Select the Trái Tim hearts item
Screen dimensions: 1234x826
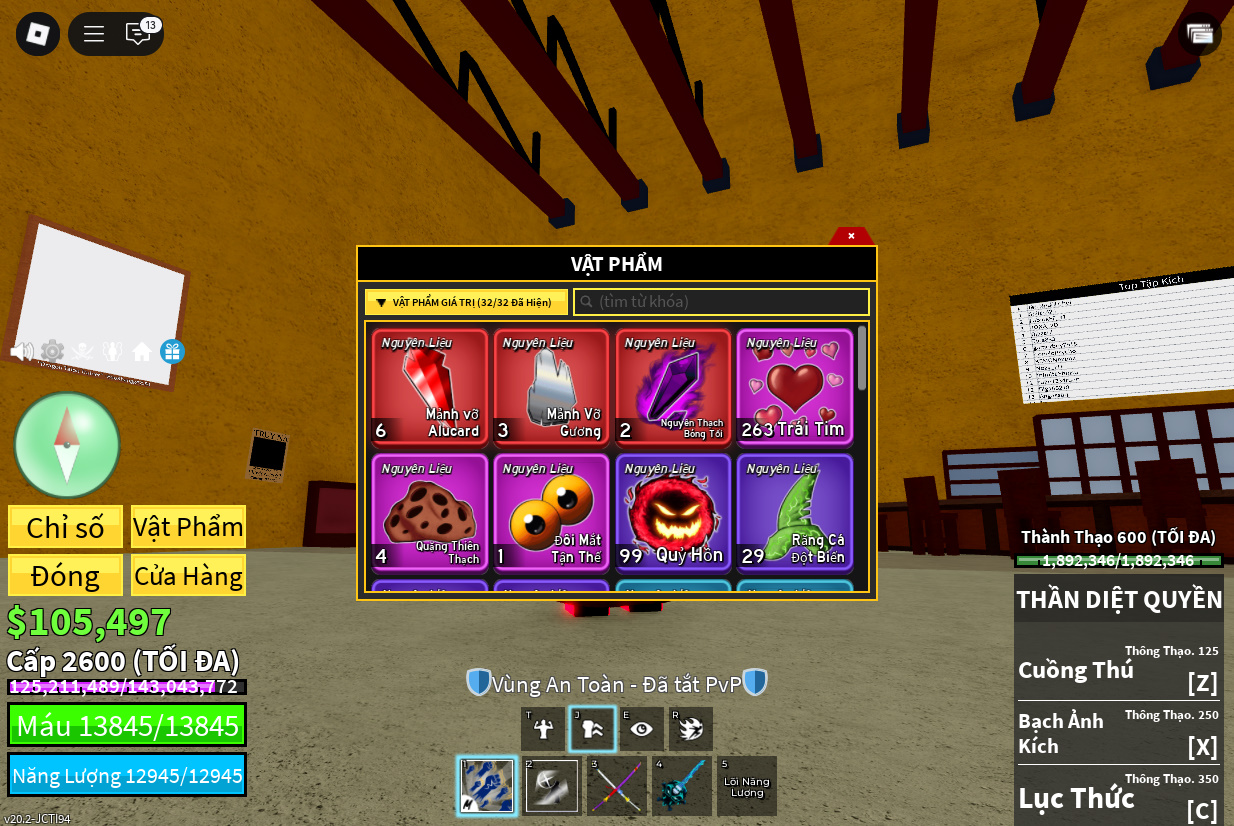click(x=795, y=386)
